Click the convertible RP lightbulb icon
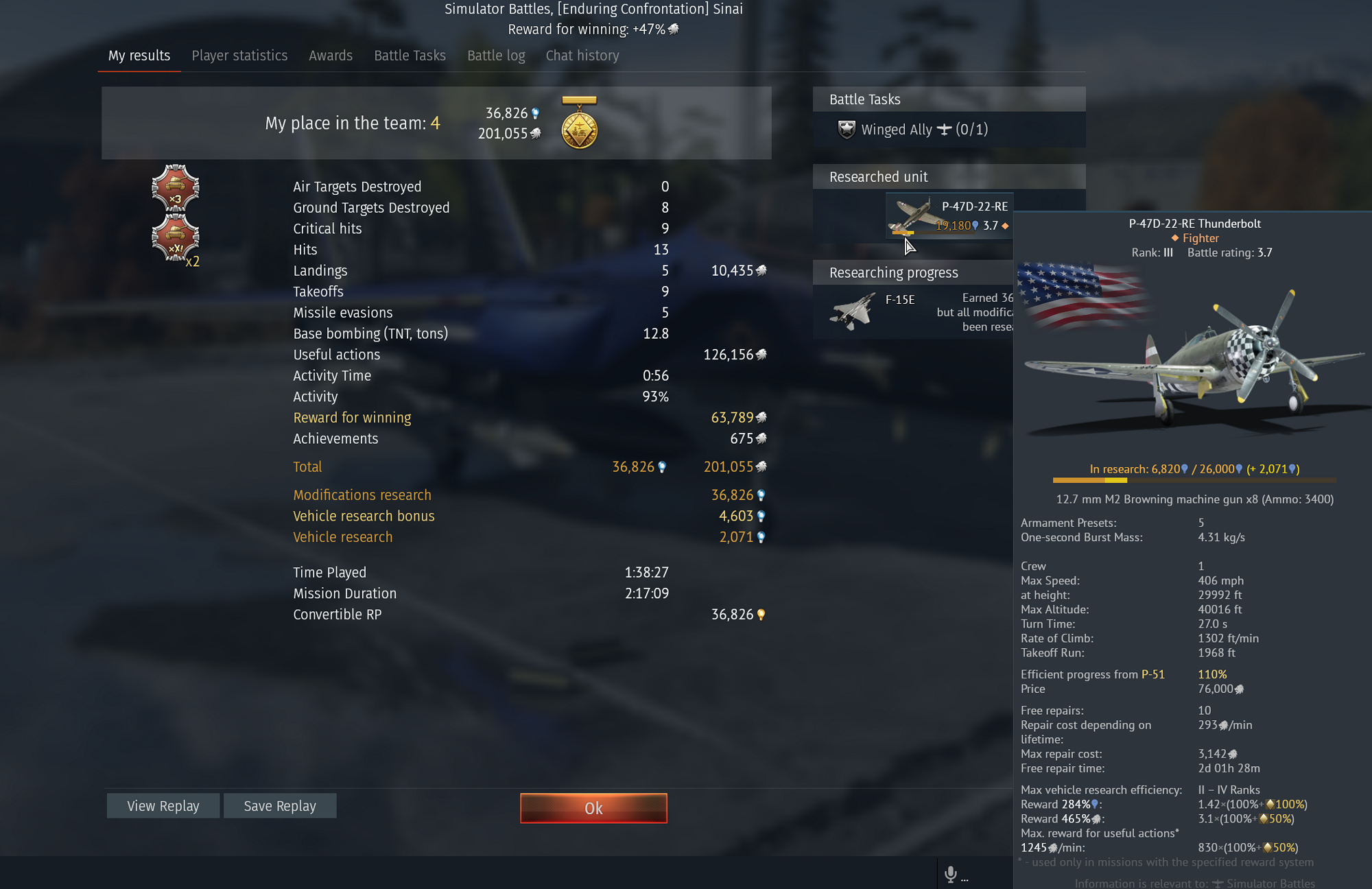The height and width of the screenshot is (889, 1372). tap(761, 615)
